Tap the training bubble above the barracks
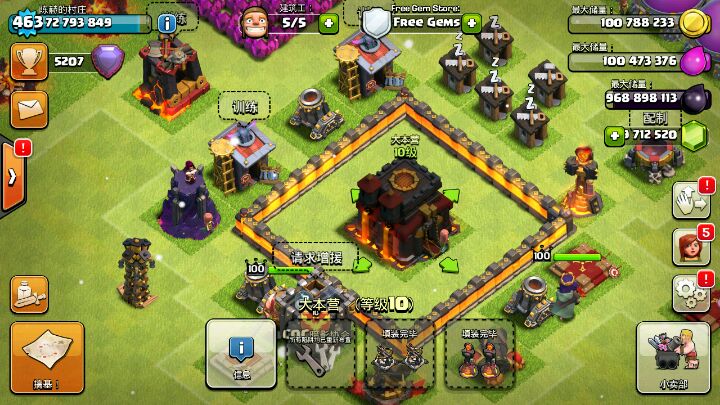The width and height of the screenshot is (720, 405). 246,105
